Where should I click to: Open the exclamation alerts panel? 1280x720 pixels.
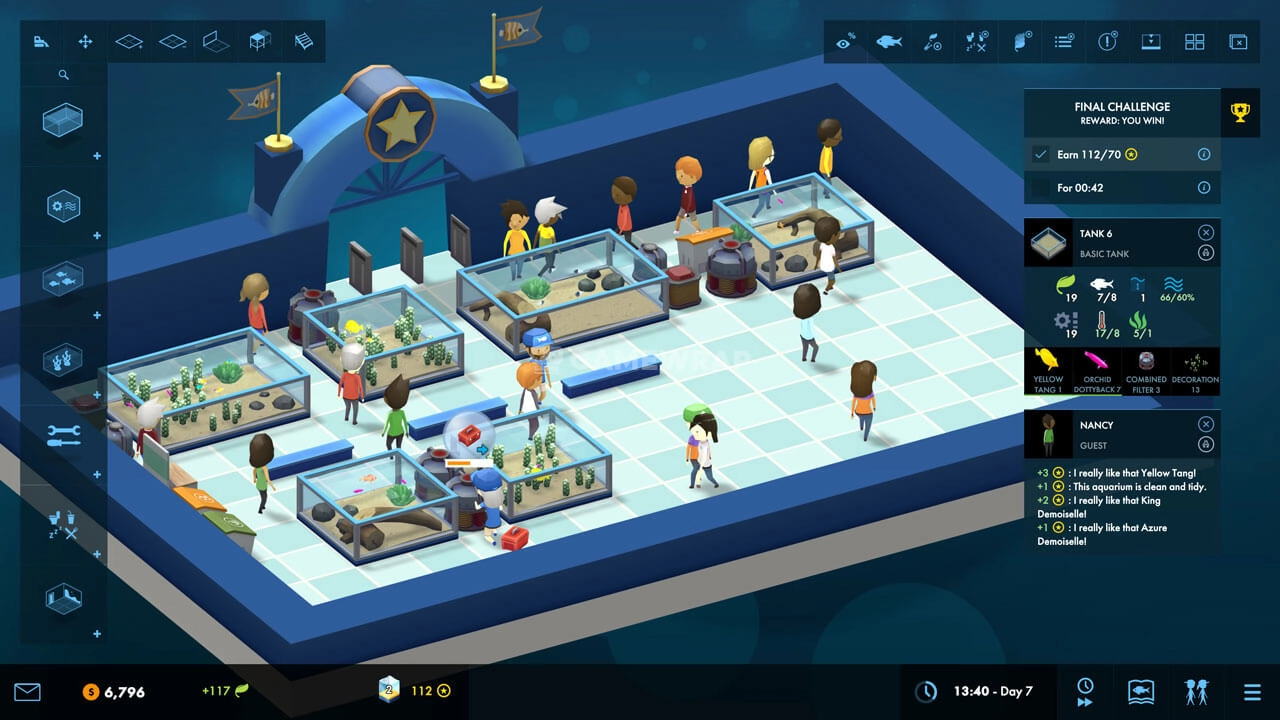click(1107, 42)
